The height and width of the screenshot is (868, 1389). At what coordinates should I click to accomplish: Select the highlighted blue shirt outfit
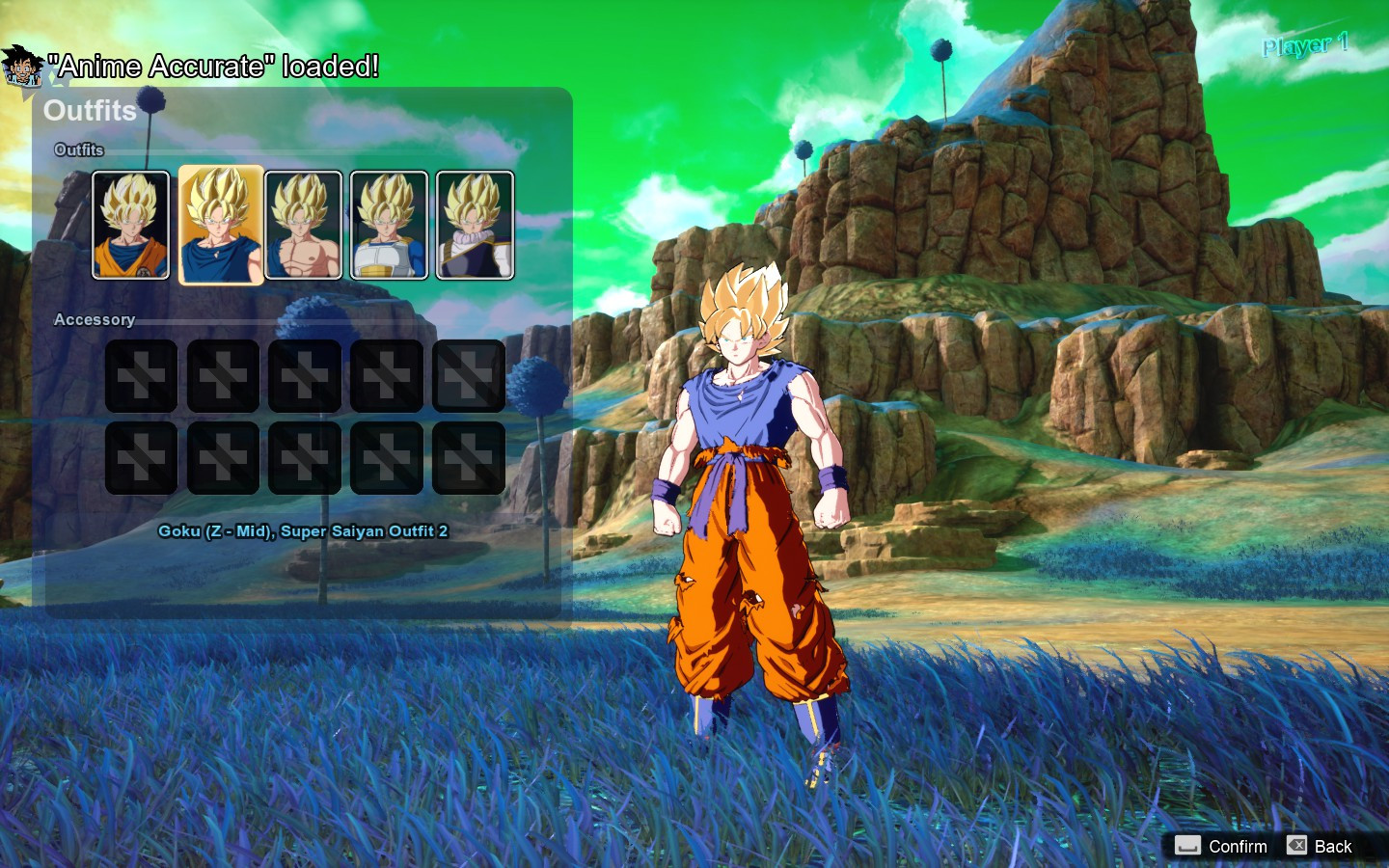[220, 225]
